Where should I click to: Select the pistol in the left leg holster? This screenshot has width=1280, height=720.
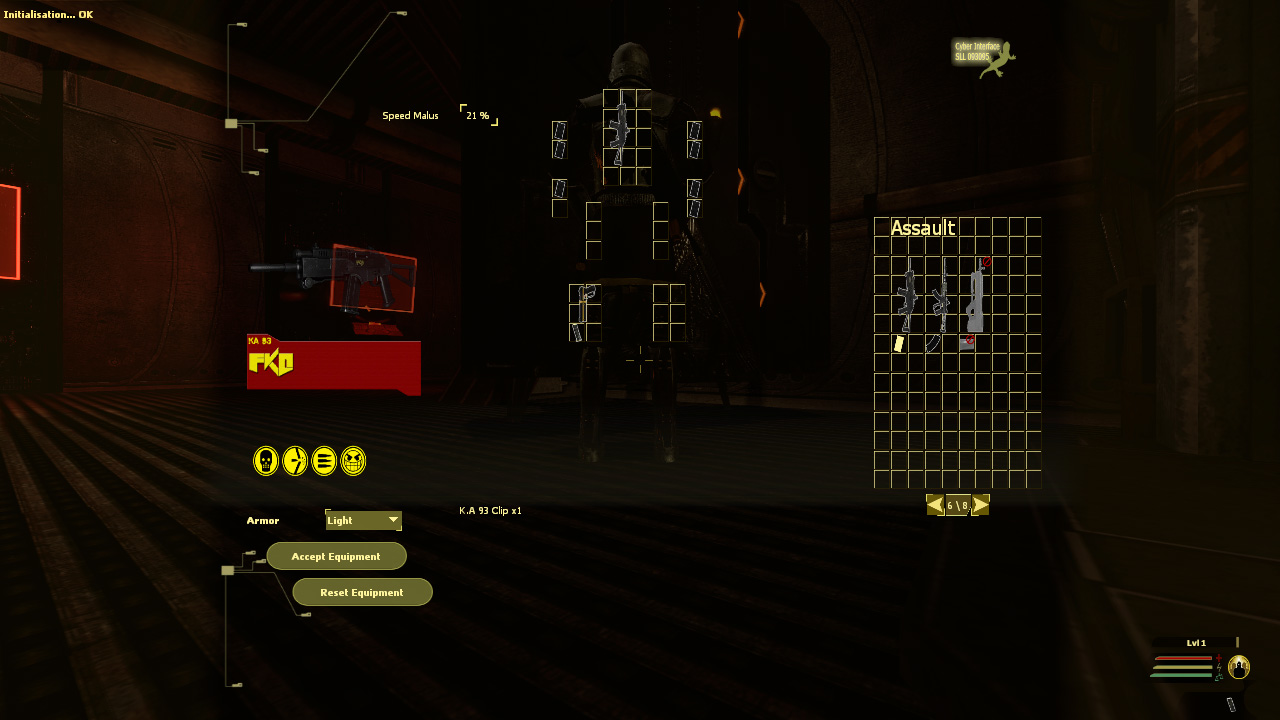click(584, 298)
